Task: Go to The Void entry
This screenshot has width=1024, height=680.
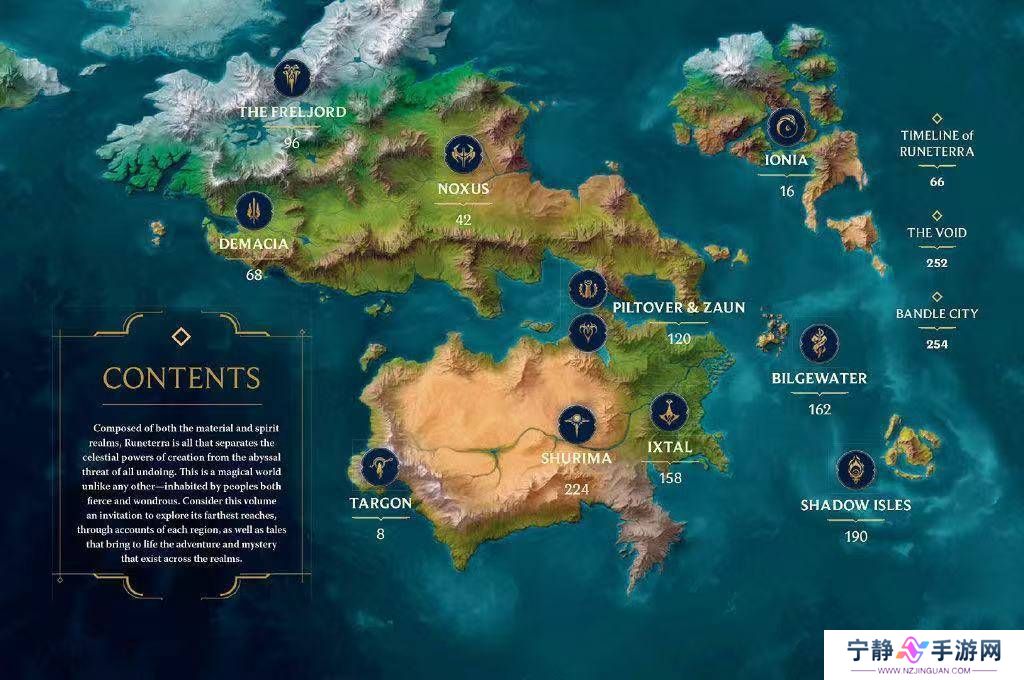Action: [937, 233]
